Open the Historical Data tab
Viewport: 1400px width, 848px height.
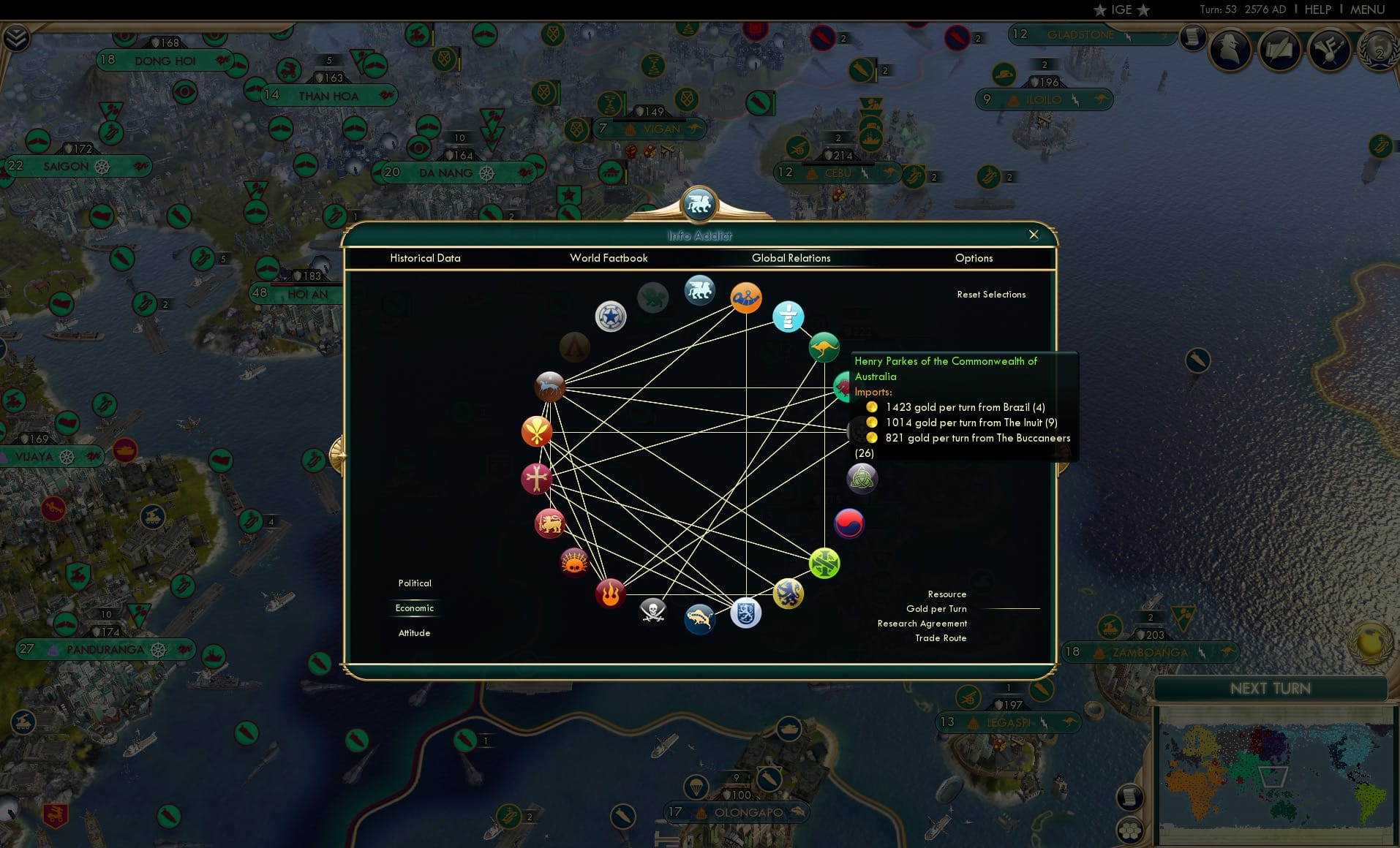click(x=426, y=258)
